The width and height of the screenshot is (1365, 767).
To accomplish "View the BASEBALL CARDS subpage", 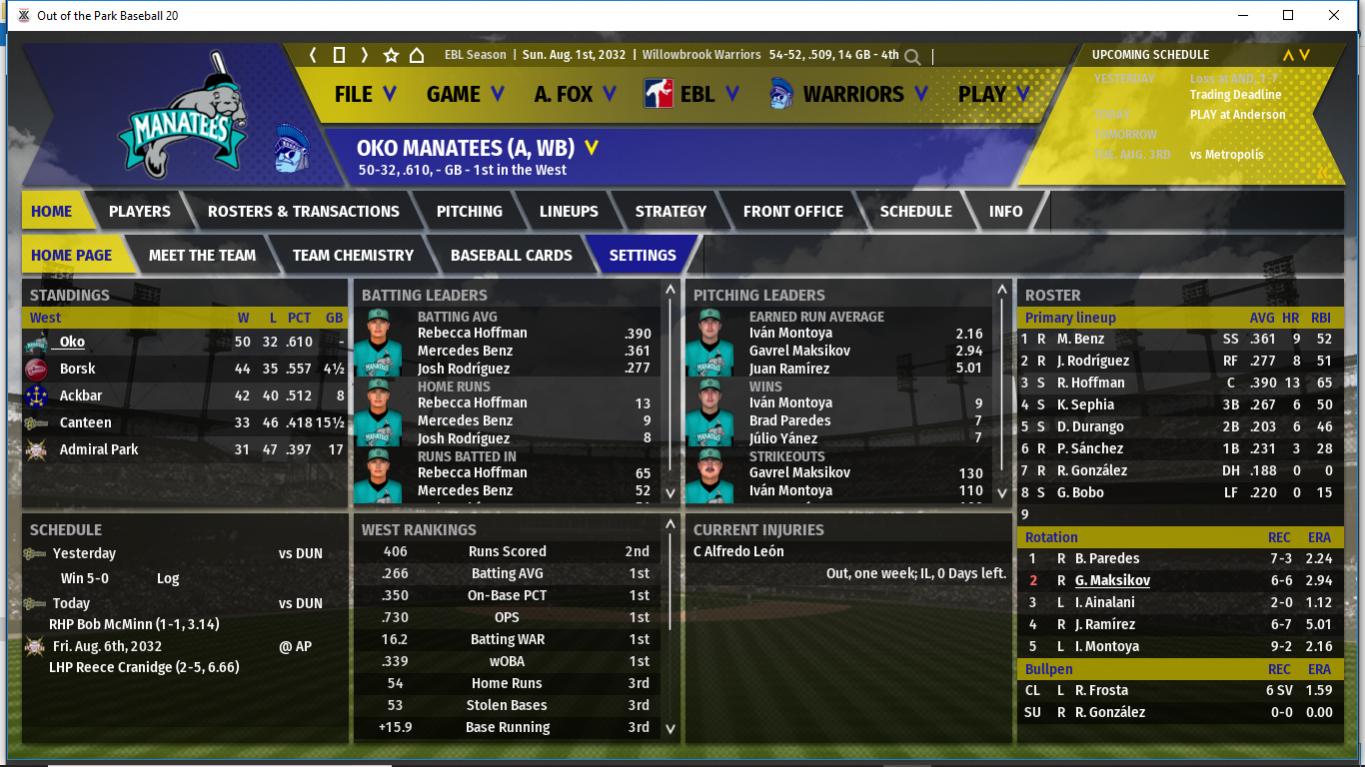I will (x=511, y=255).
